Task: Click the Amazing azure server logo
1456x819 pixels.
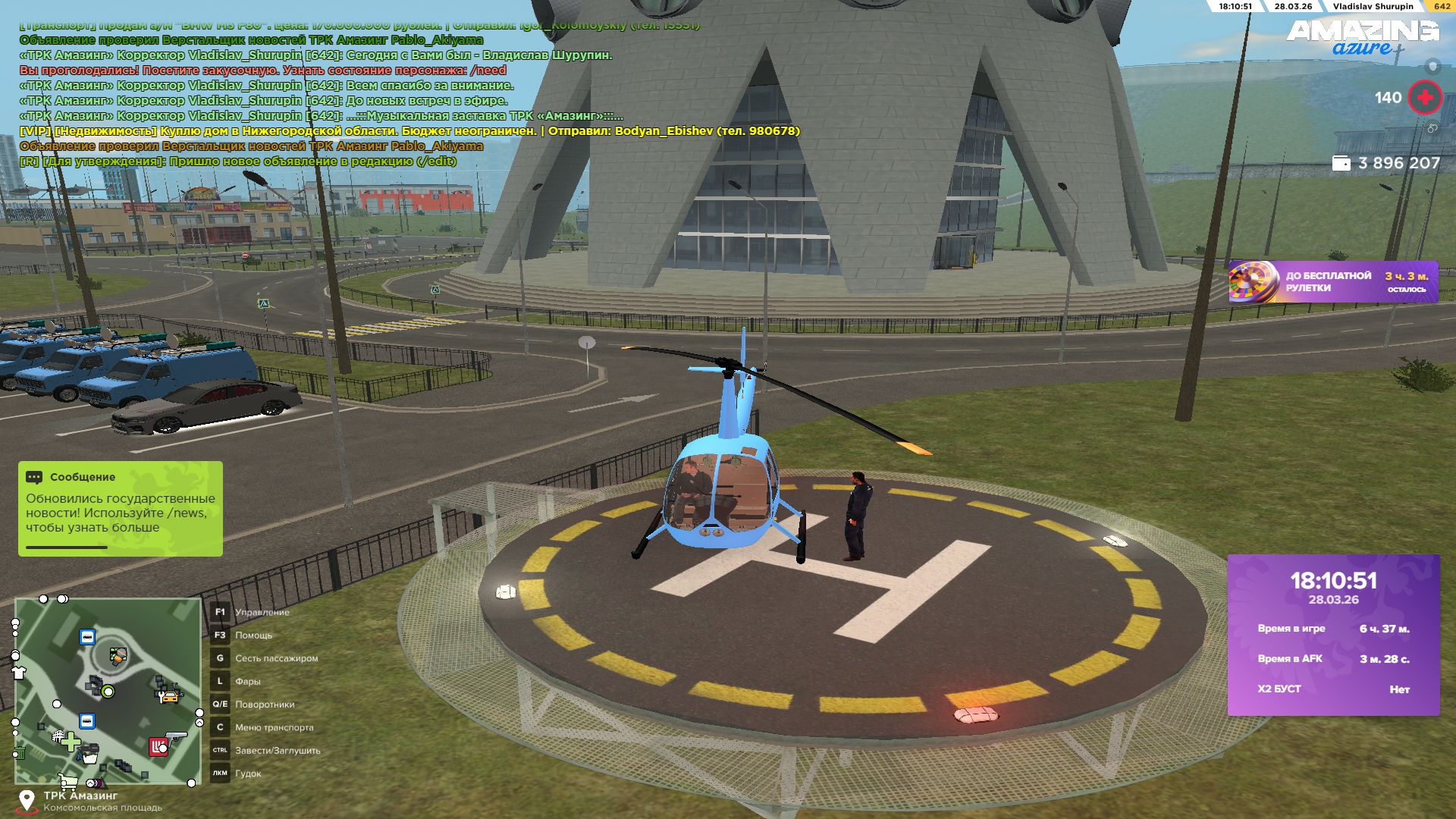Action: point(1362,38)
